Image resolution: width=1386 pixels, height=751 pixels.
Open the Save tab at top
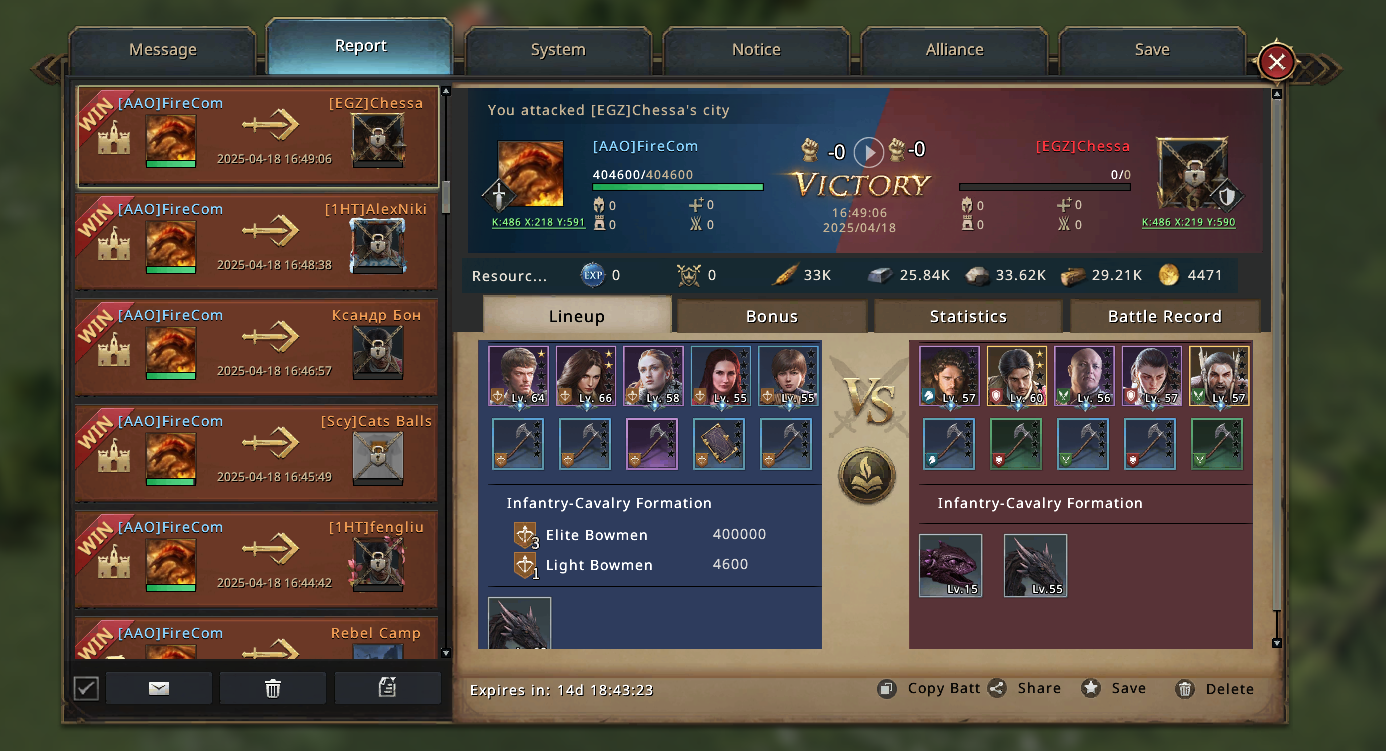pos(1152,50)
